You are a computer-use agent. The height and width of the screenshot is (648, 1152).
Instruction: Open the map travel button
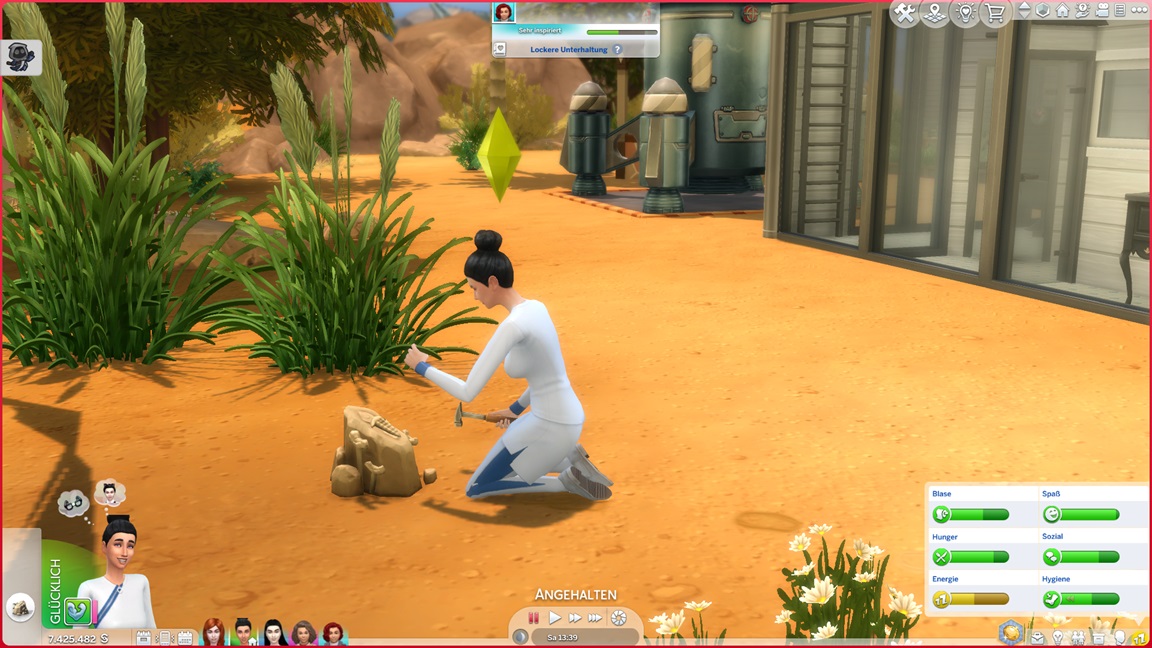pyautogui.click(x=935, y=13)
